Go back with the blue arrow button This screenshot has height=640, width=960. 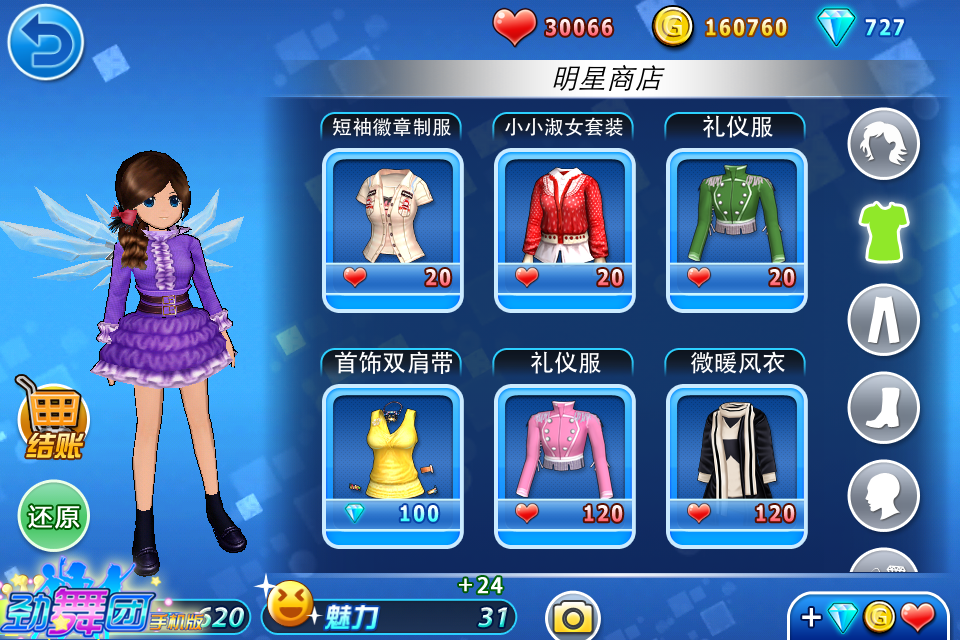tap(45, 41)
